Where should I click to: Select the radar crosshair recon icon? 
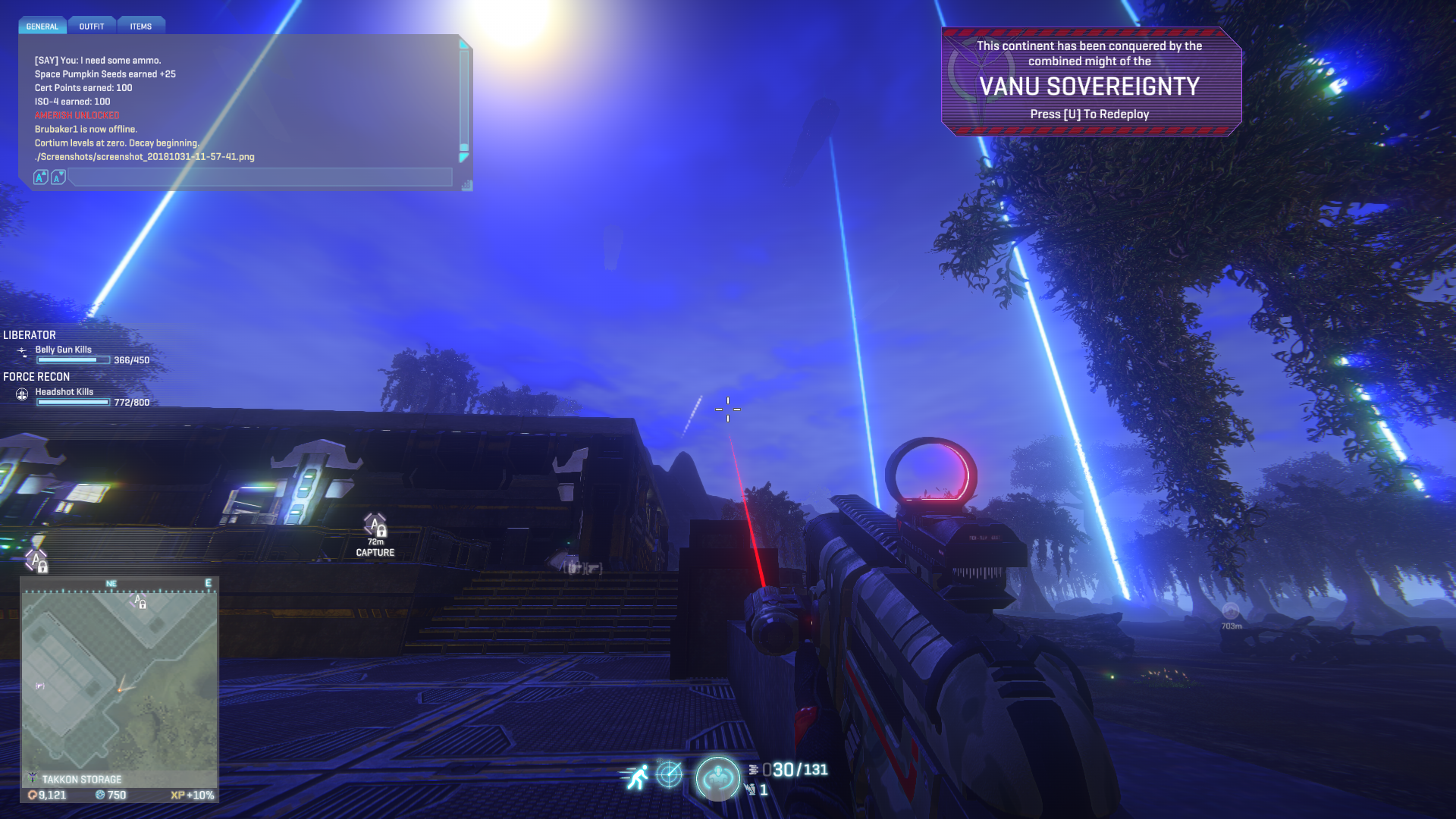[669, 774]
